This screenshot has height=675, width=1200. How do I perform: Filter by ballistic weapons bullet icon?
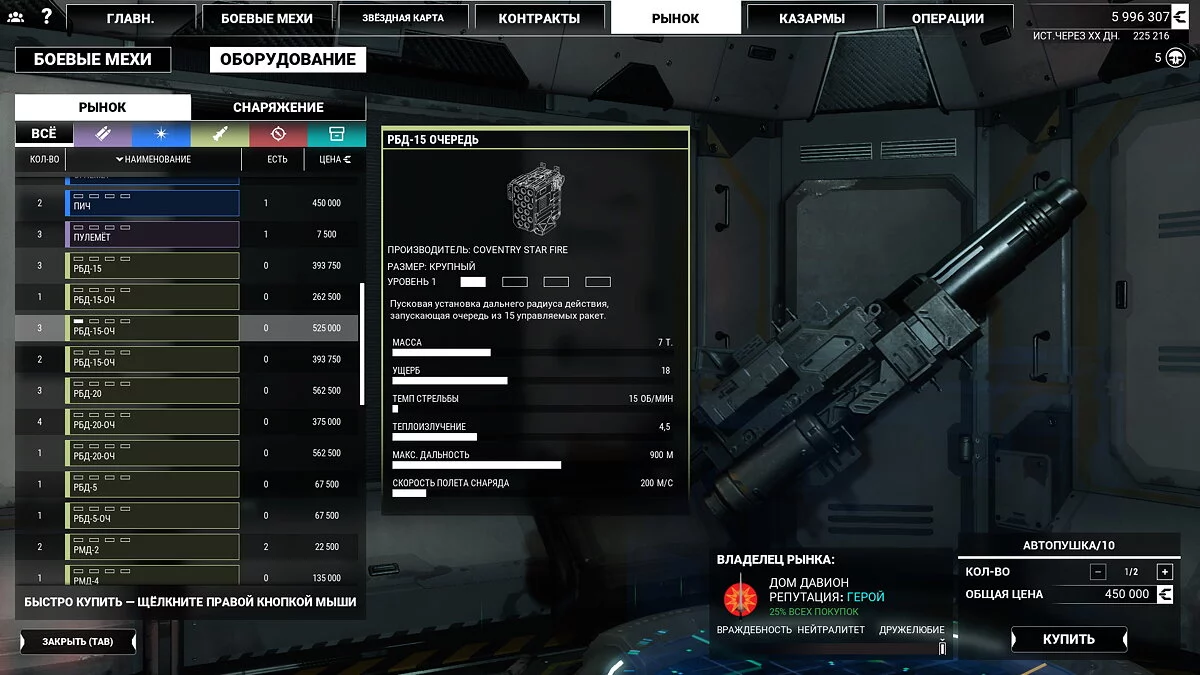tap(102, 134)
